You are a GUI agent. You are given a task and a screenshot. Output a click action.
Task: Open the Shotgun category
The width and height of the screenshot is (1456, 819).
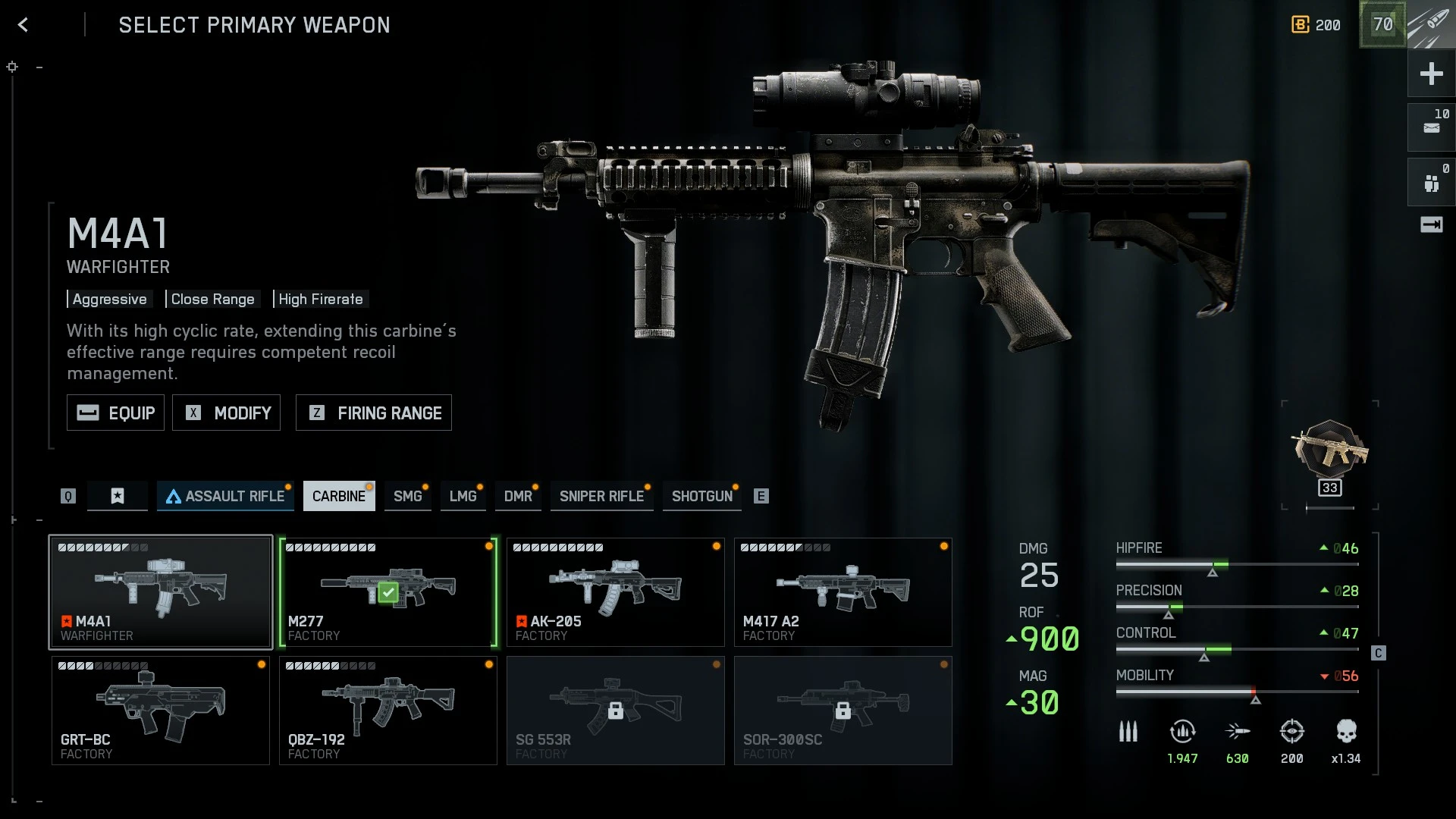pyautogui.click(x=701, y=496)
